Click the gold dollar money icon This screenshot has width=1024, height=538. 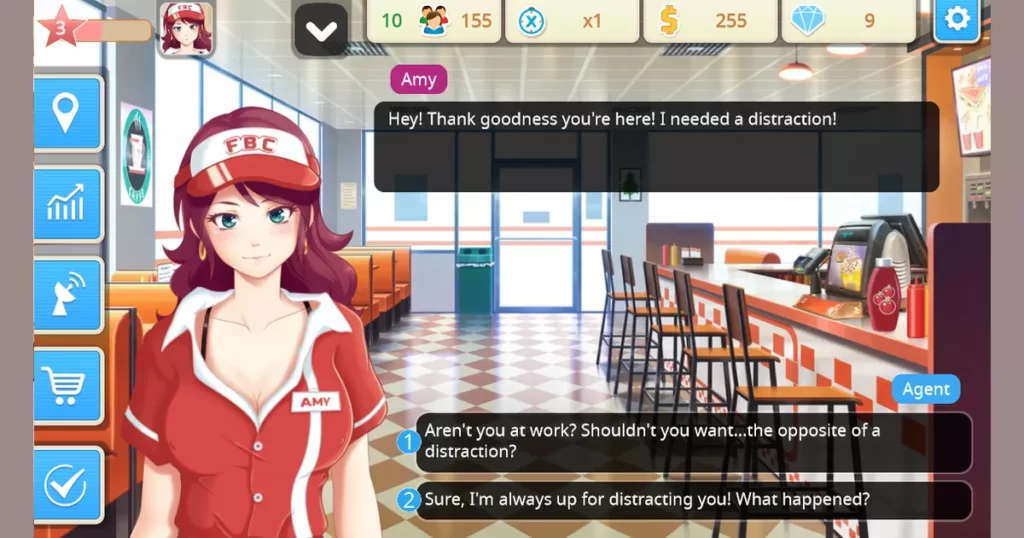click(x=669, y=21)
